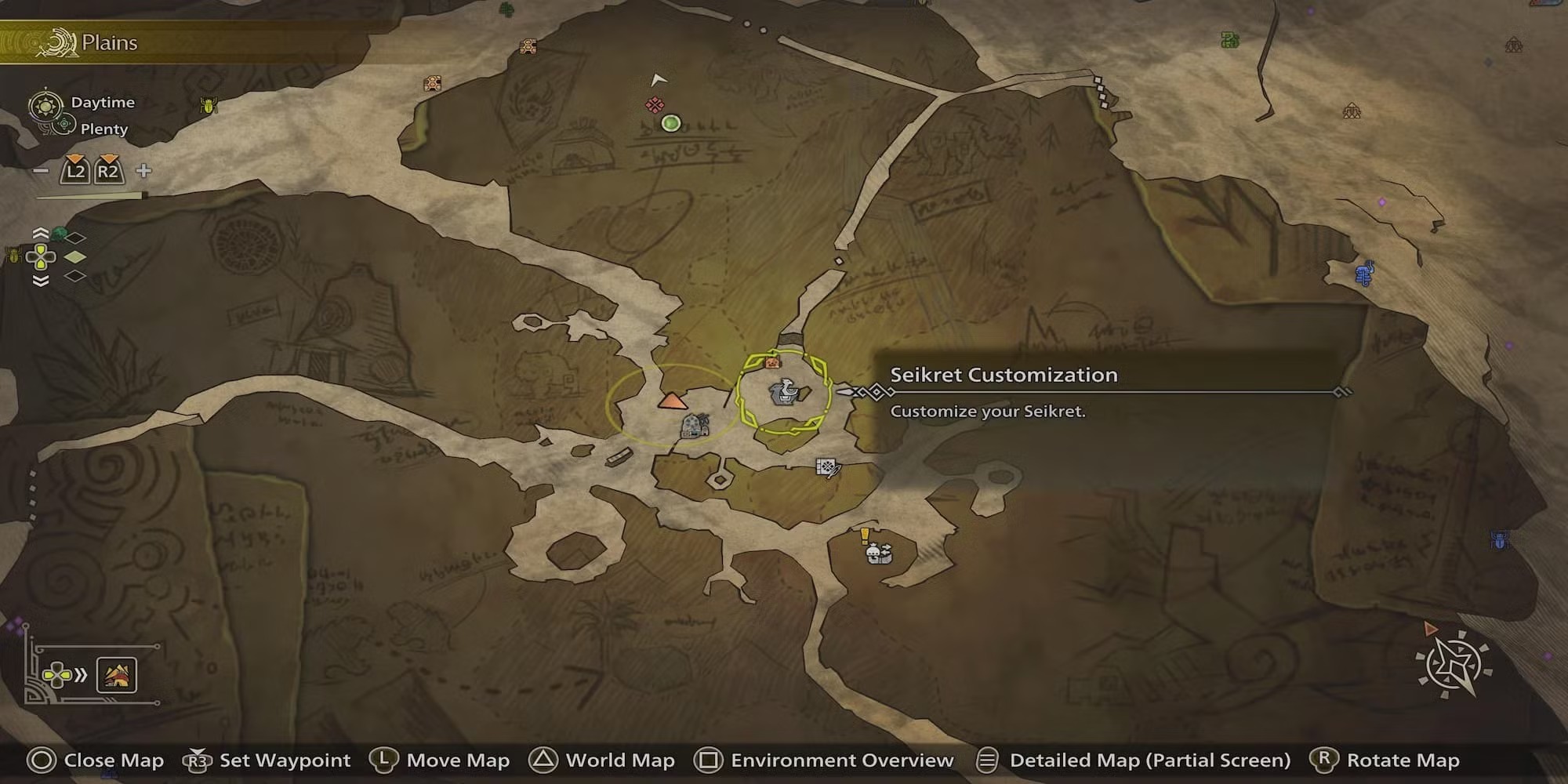Move up one map layer
Viewport: 1568px width, 784px height.
click(41, 234)
